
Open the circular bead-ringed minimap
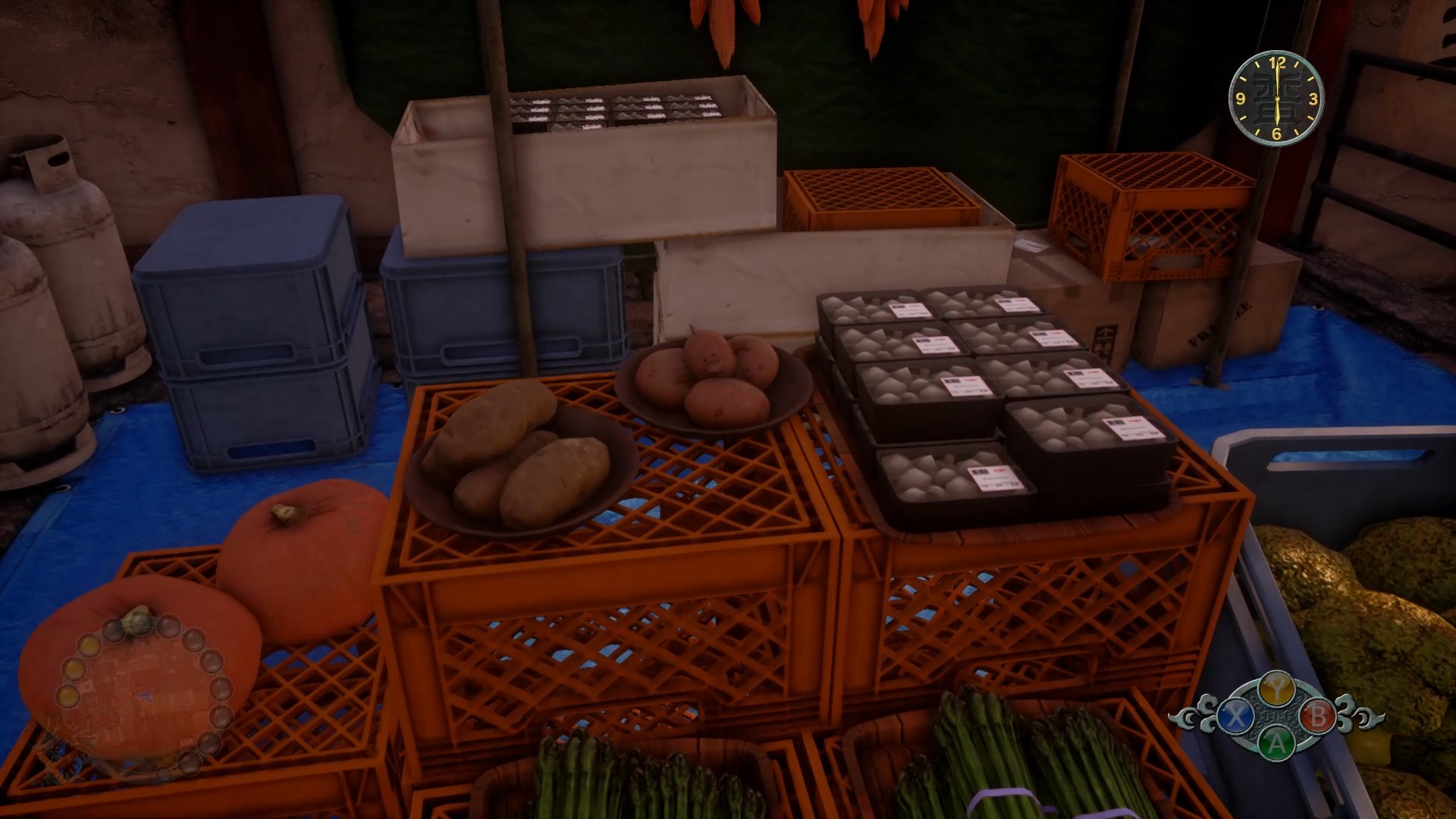(x=142, y=695)
